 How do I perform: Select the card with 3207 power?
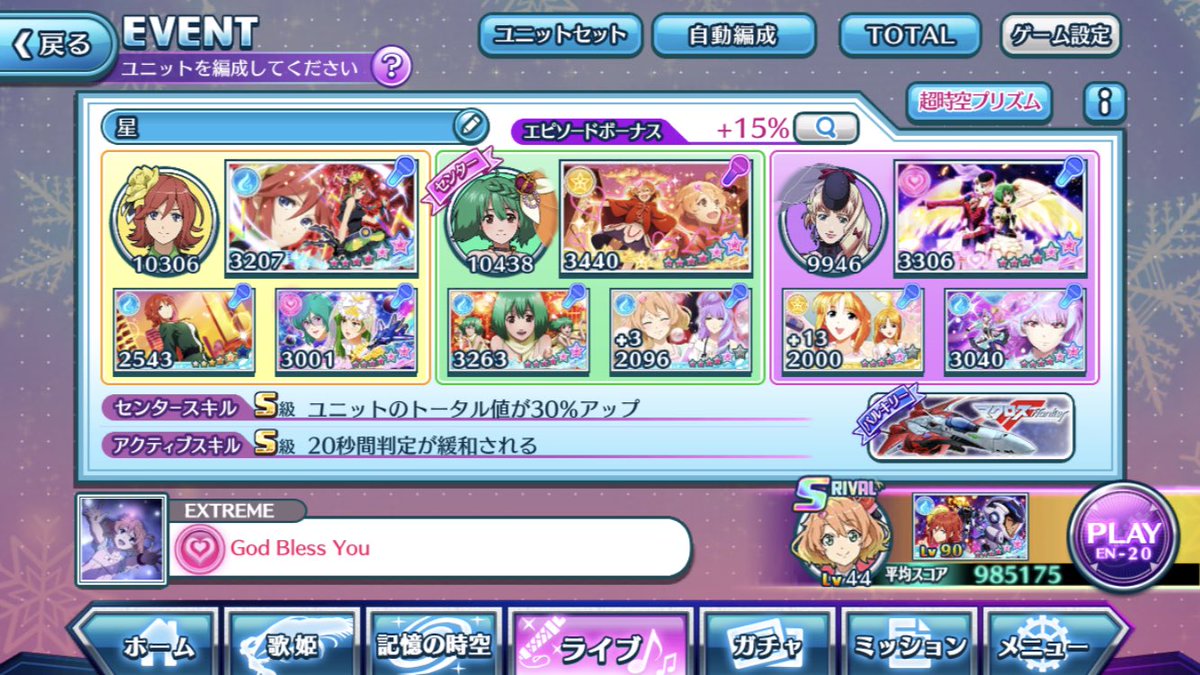320,216
